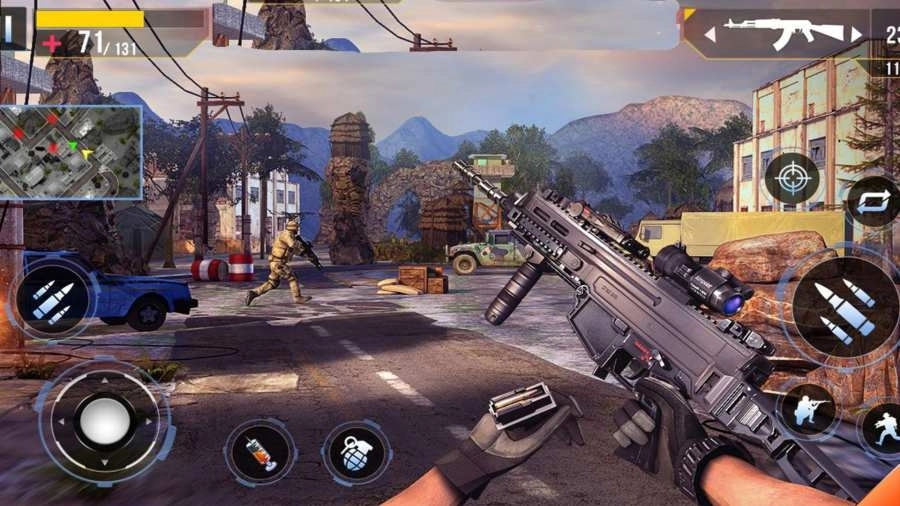Switch to previous weapon with left arrow

710,35
